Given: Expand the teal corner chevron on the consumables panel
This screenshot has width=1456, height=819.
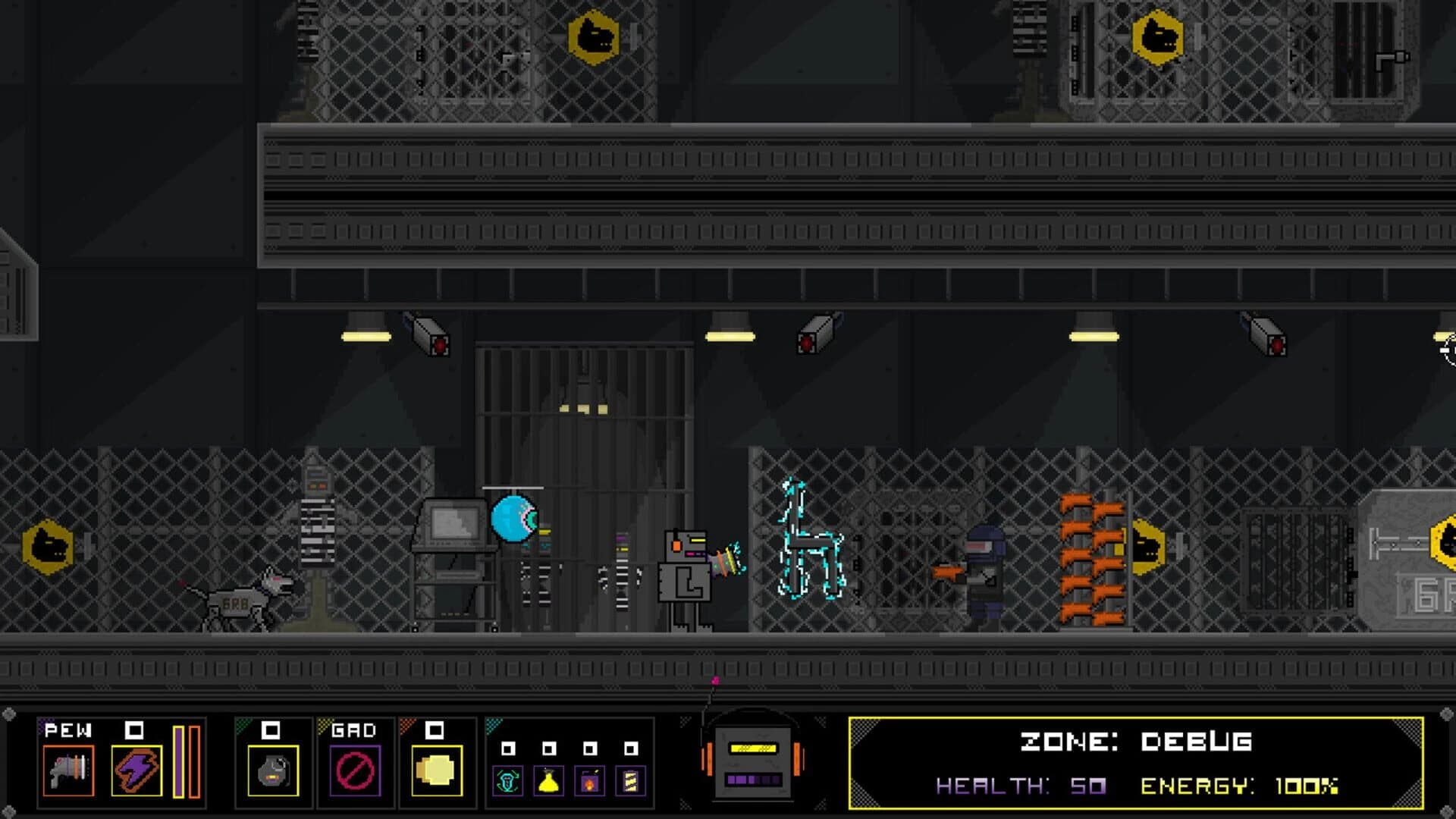Looking at the screenshot, I should click(x=494, y=725).
